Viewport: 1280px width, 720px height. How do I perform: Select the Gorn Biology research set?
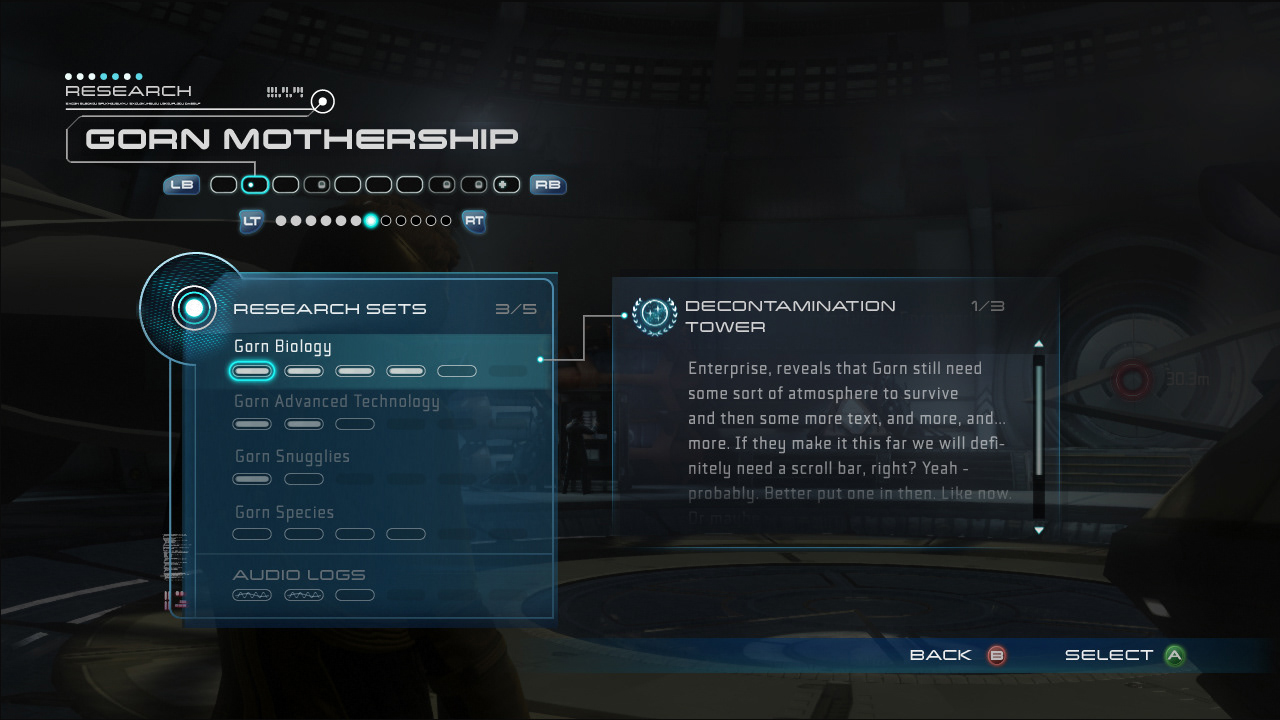tap(283, 347)
